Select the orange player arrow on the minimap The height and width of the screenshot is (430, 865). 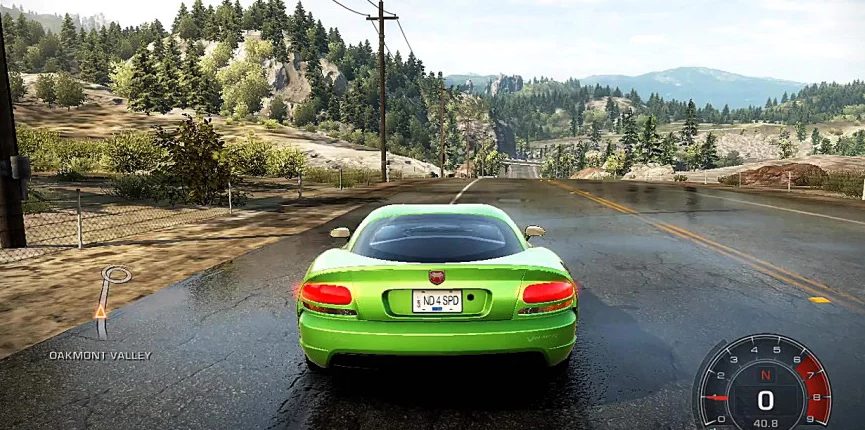tap(100, 311)
